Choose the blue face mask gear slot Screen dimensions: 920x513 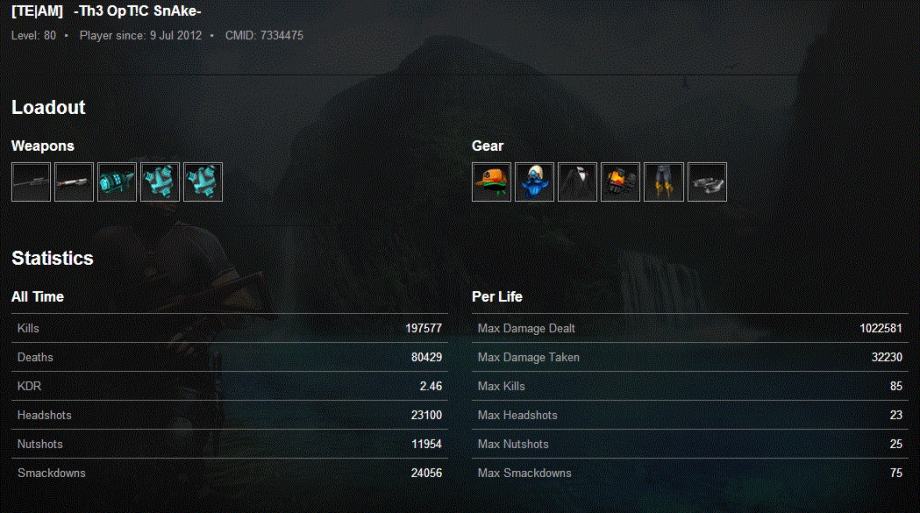tap(534, 182)
